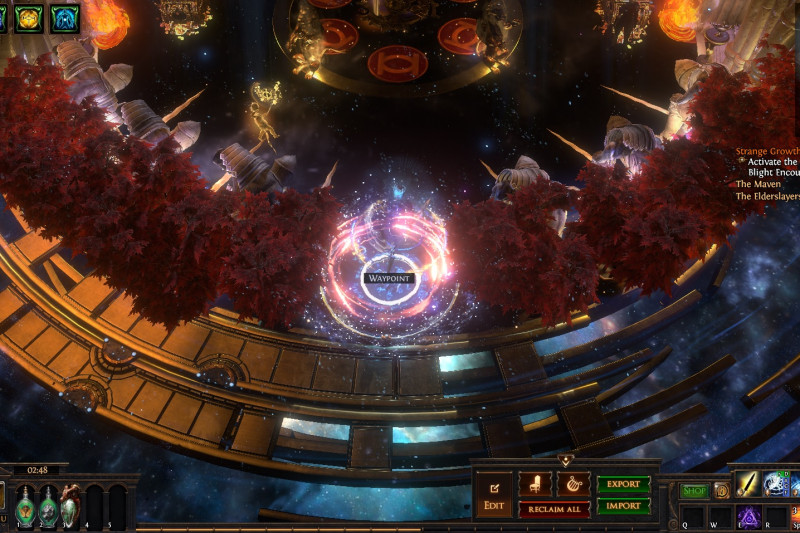Open the in-game Shop

point(694,491)
